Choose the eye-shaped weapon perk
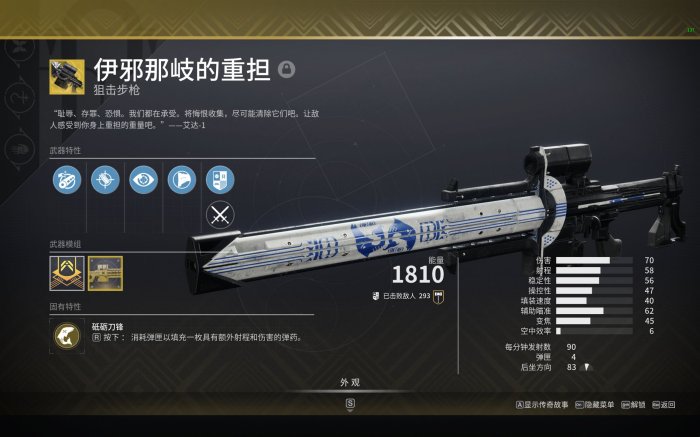The image size is (700, 437). pos(143,179)
